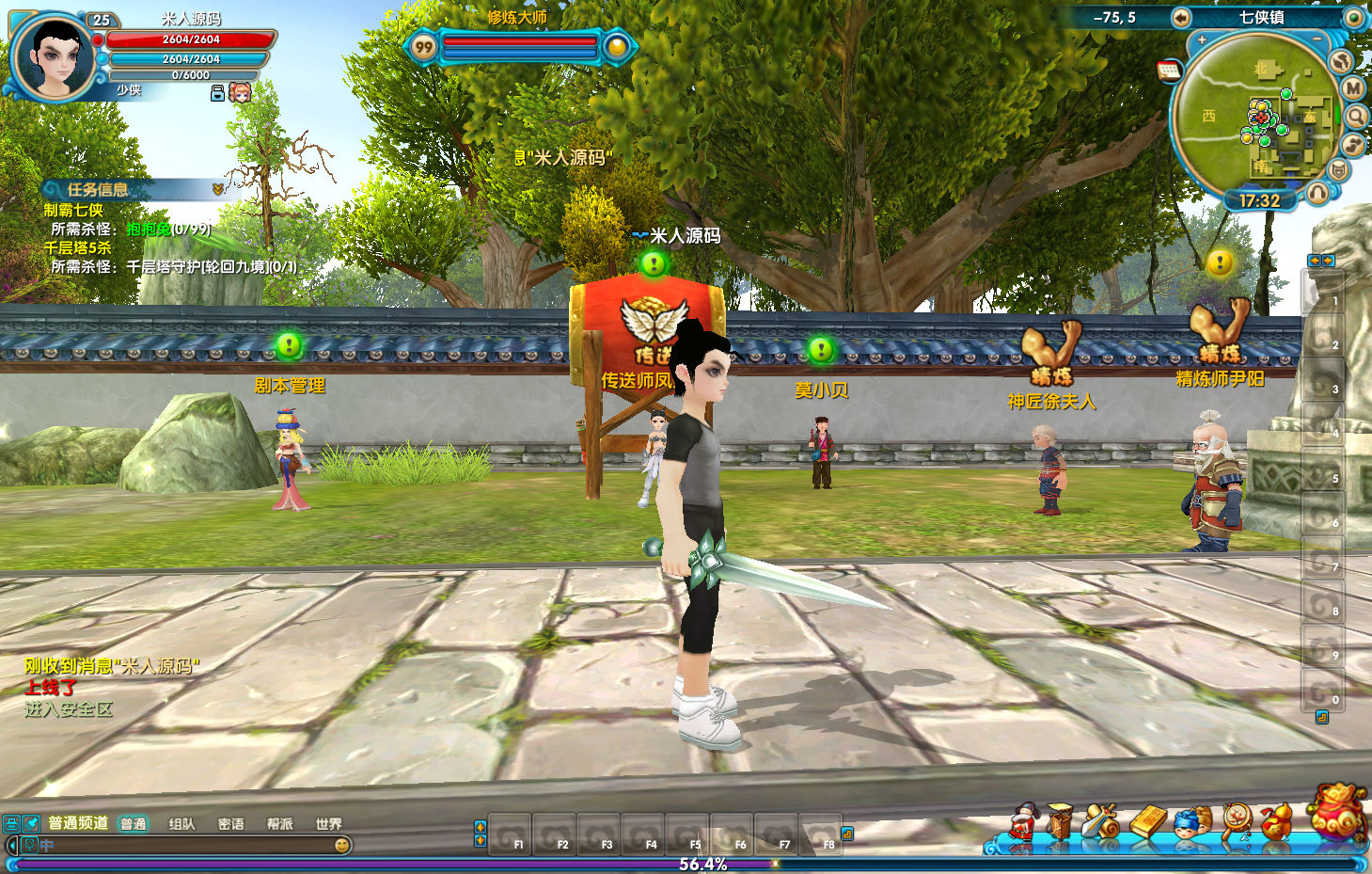Click the player portrait in the corner
This screenshot has width=1372, height=874.
click(x=52, y=56)
